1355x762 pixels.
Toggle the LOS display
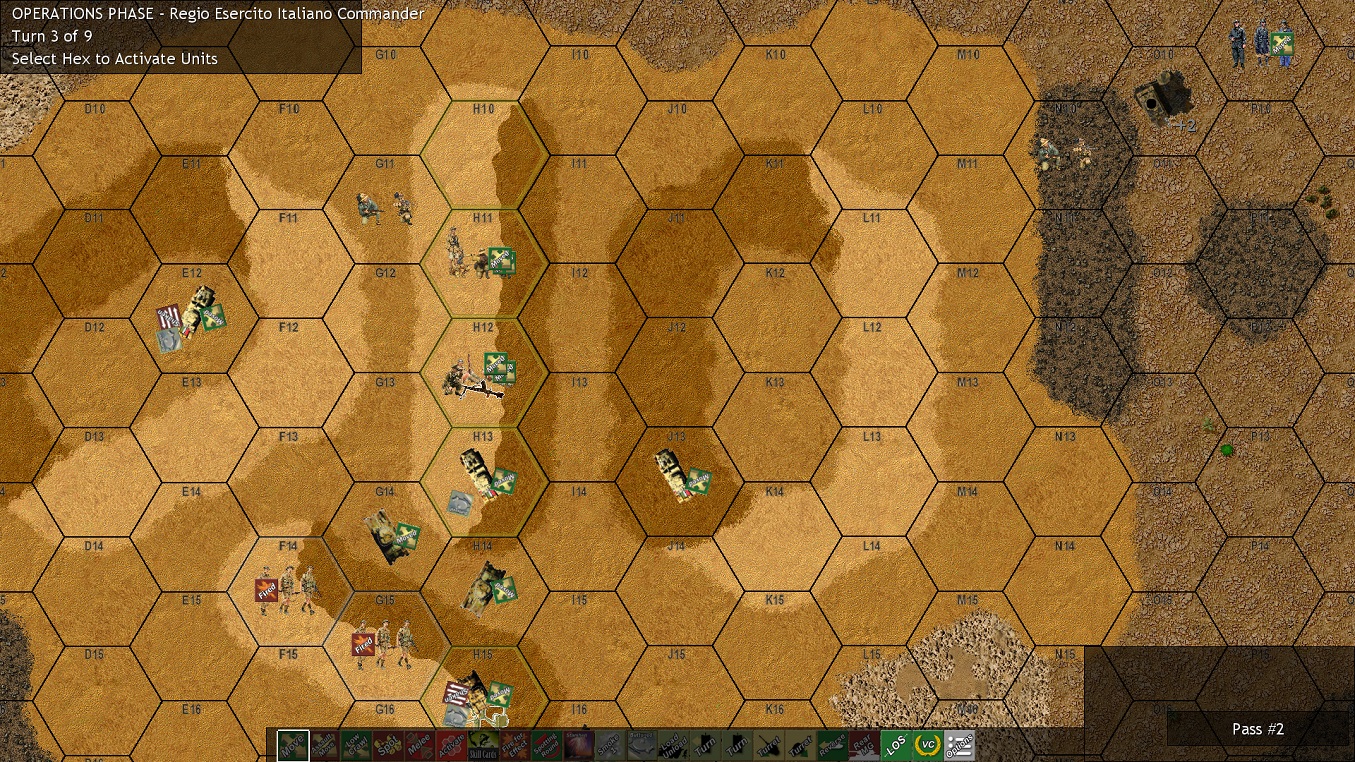[x=894, y=744]
